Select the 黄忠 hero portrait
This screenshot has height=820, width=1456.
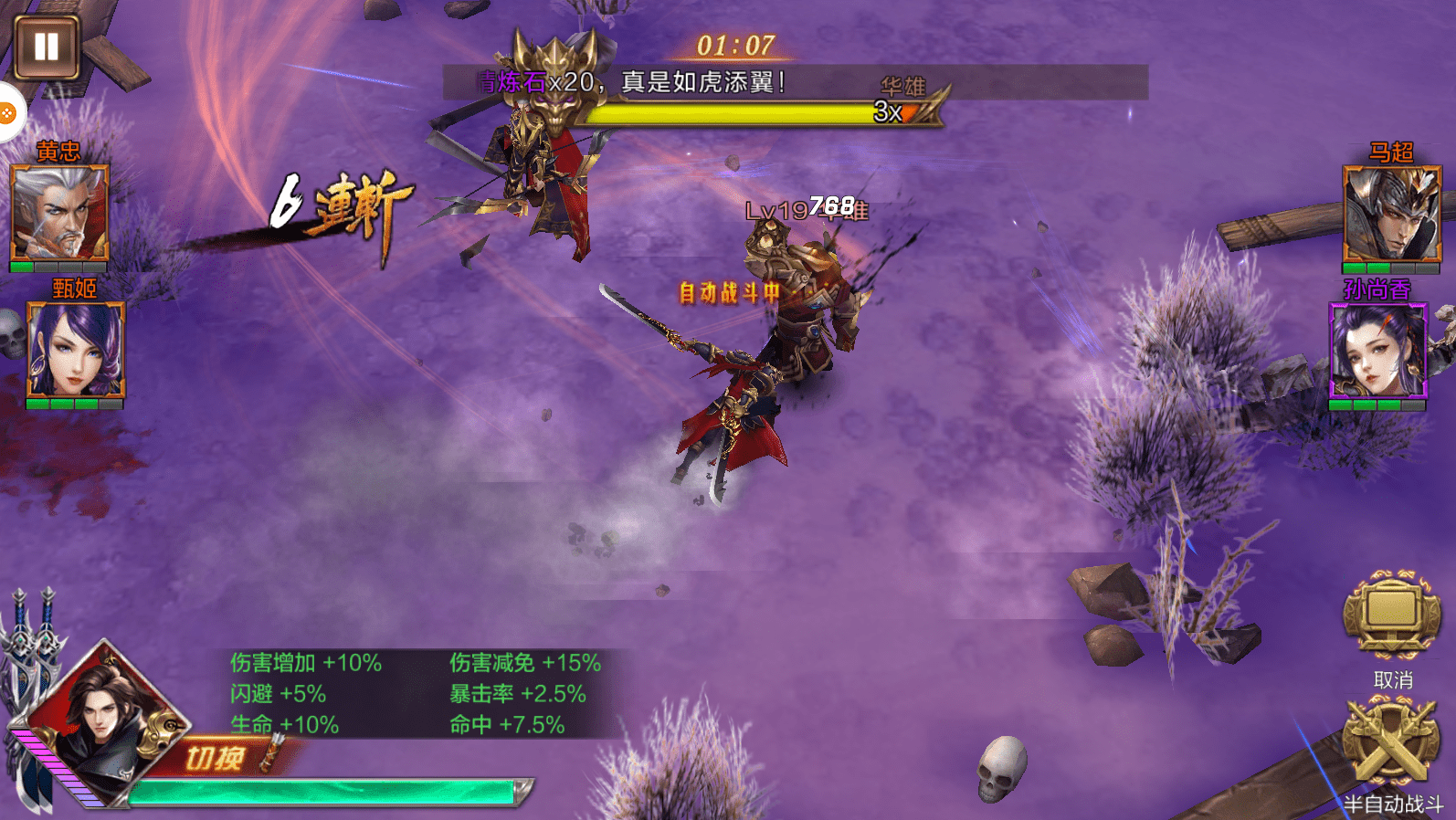pos(59,214)
